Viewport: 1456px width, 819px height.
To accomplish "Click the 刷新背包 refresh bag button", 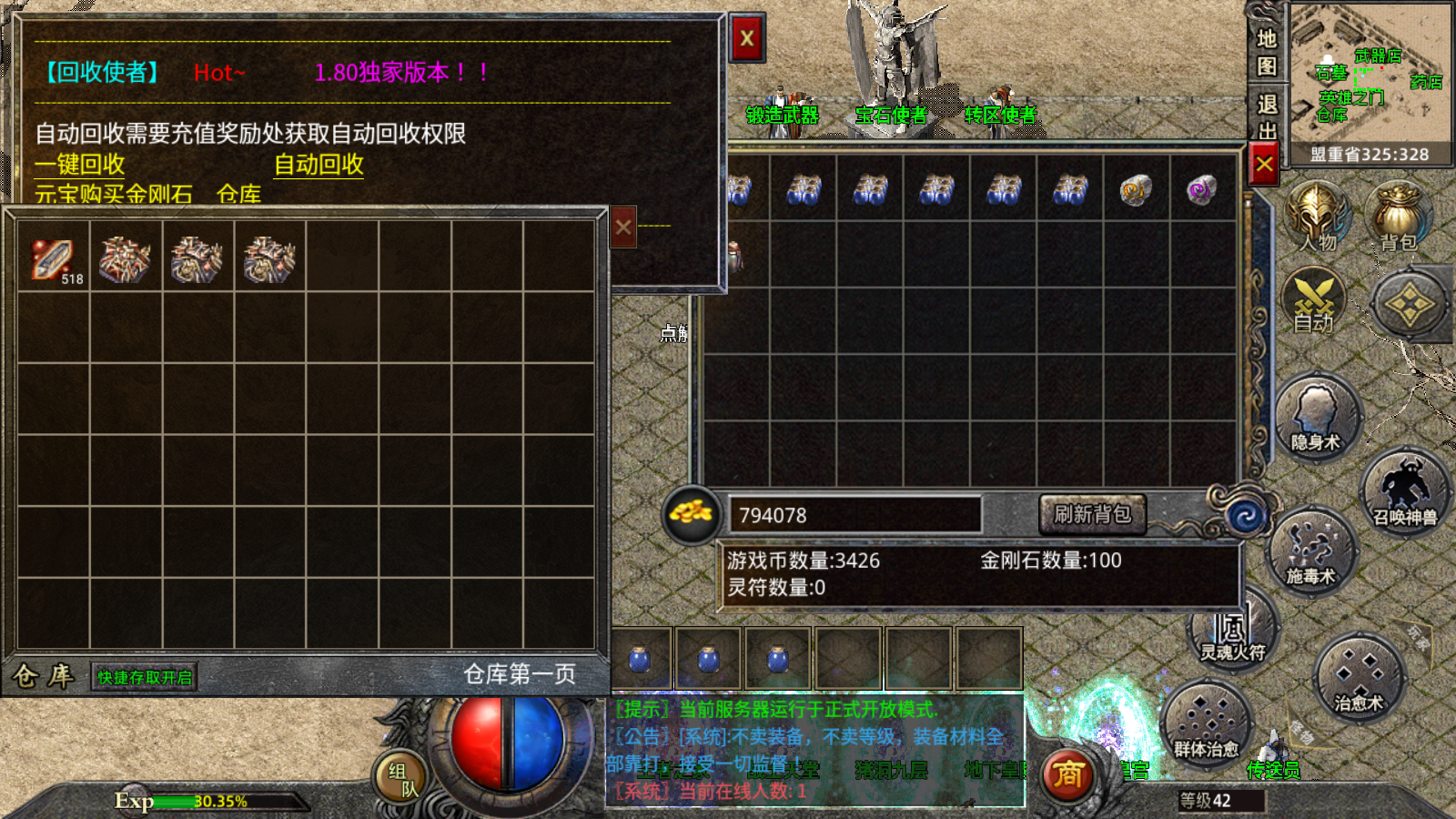I will (x=1092, y=514).
